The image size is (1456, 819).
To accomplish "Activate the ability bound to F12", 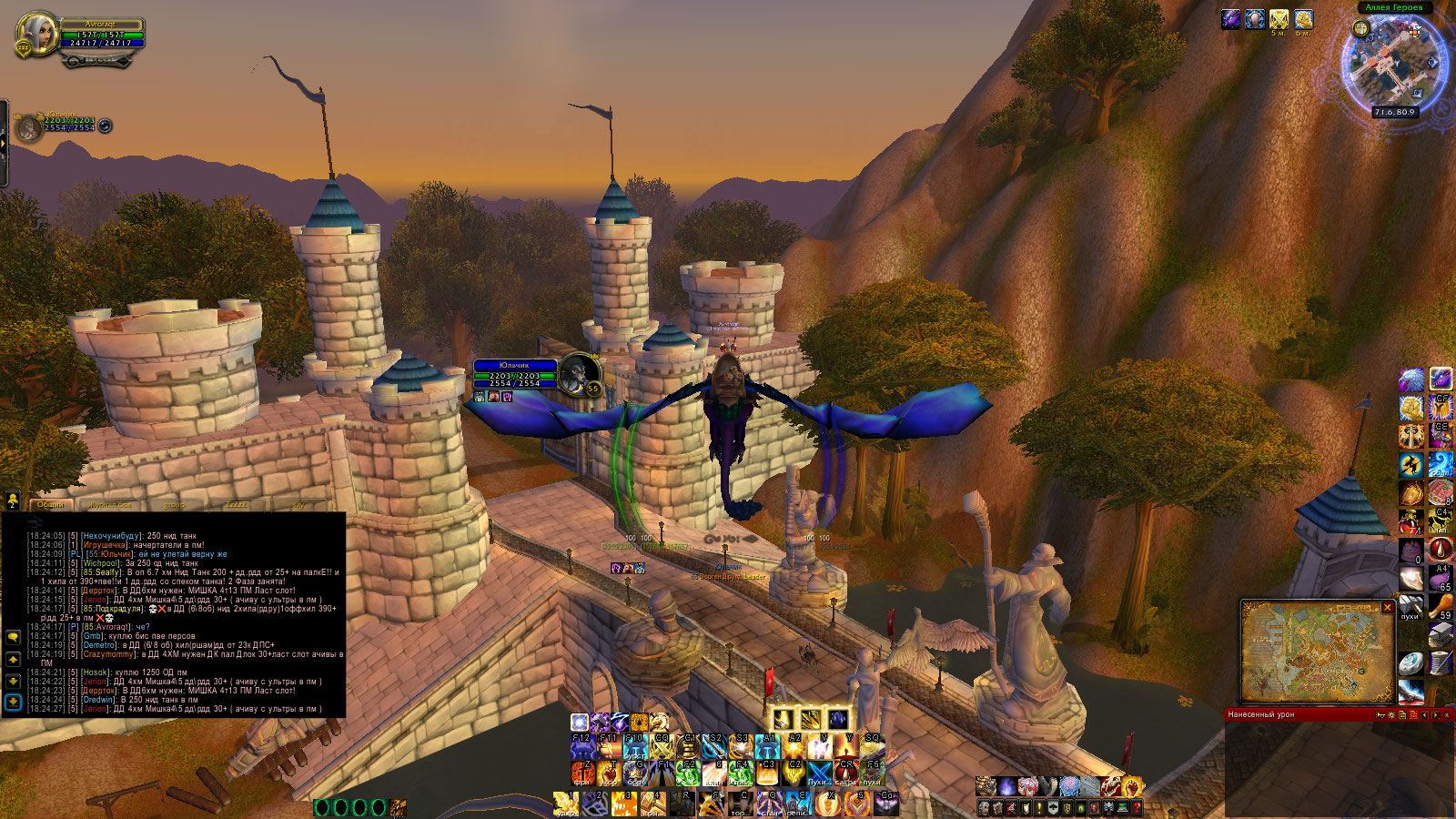I will (x=583, y=747).
